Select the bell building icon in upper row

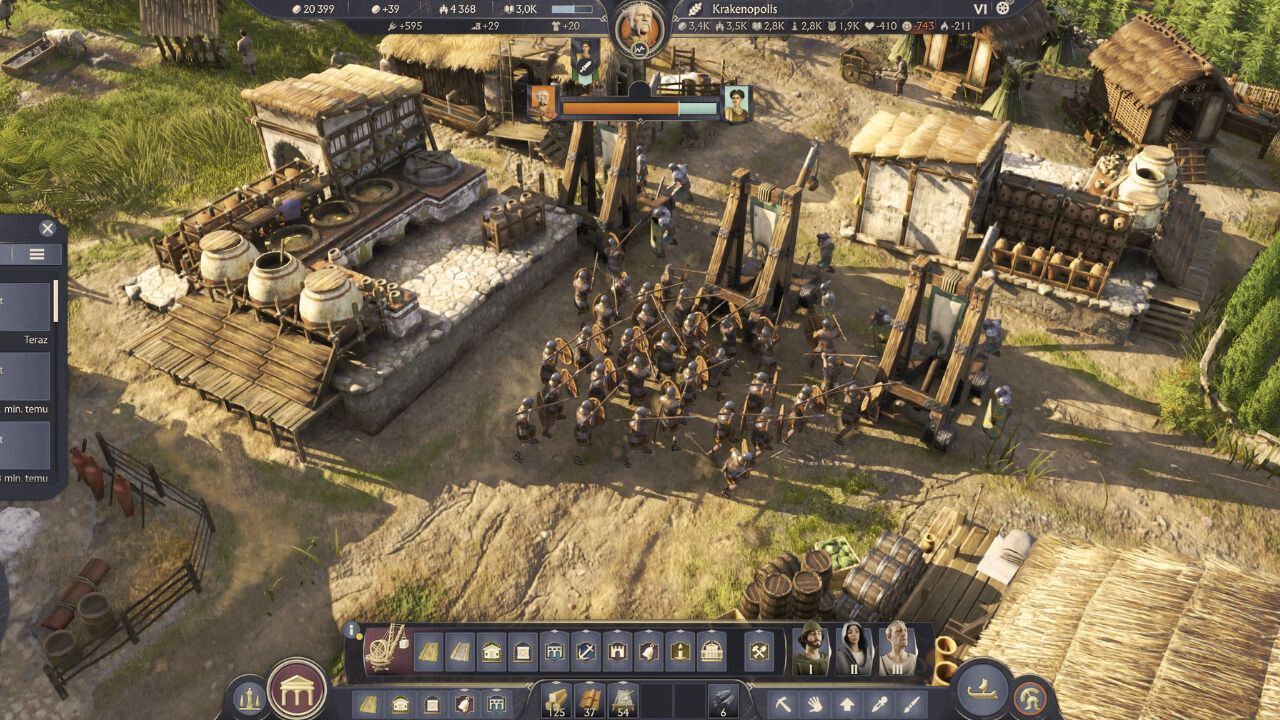pos(648,651)
